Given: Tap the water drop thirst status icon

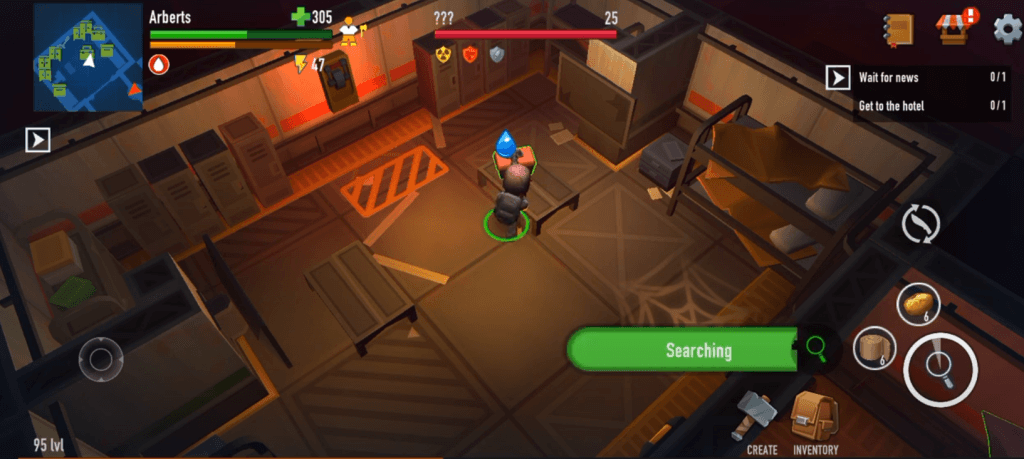Looking at the screenshot, I should 159,65.
